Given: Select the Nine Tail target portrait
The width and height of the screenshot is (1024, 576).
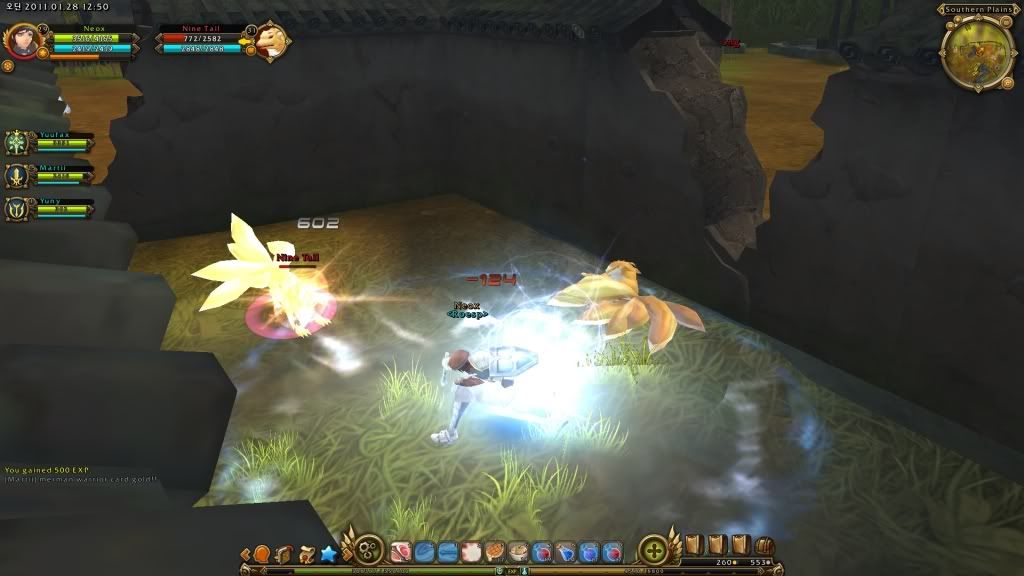Looking at the screenshot, I should click(270, 42).
